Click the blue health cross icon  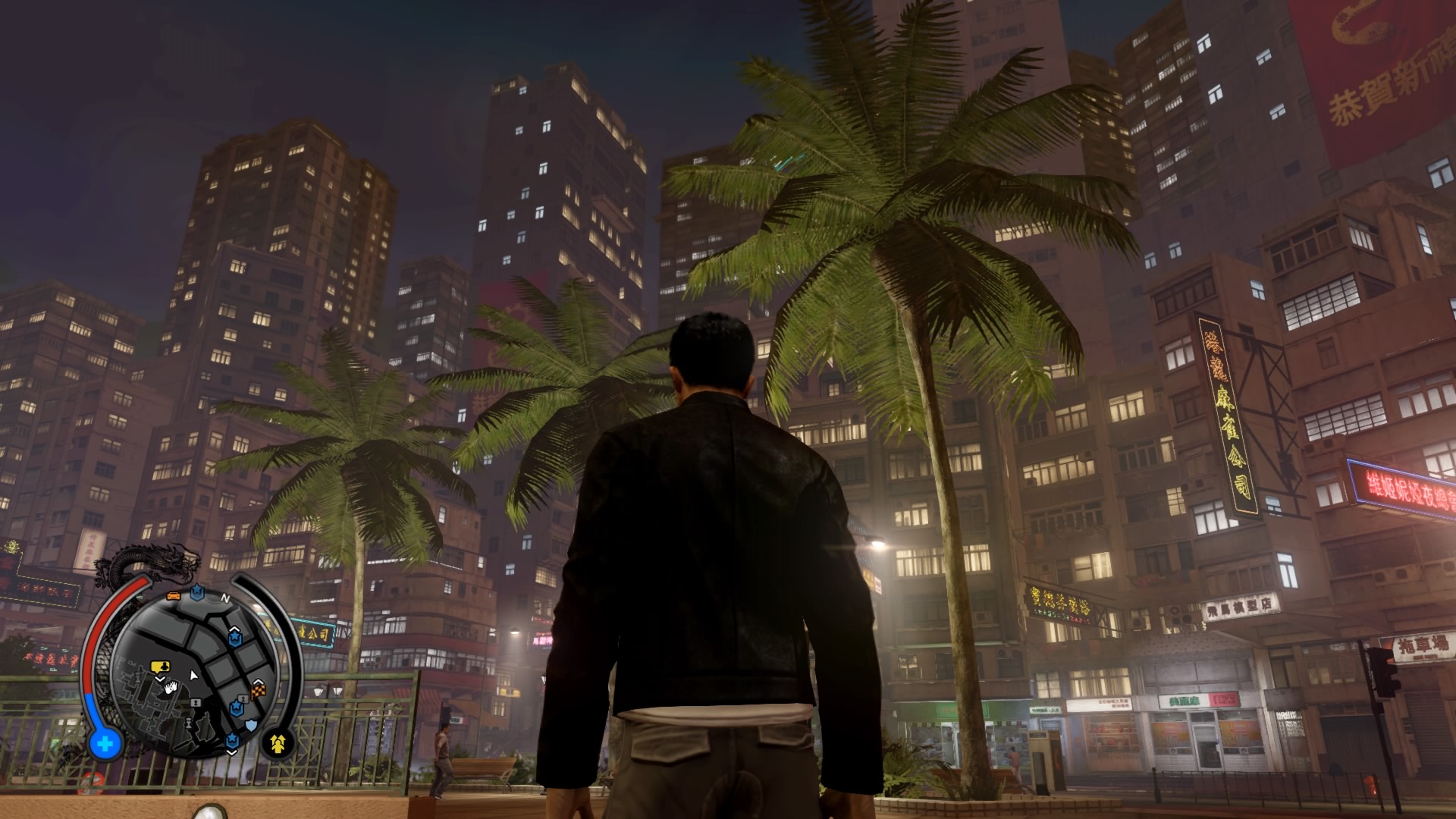105,743
